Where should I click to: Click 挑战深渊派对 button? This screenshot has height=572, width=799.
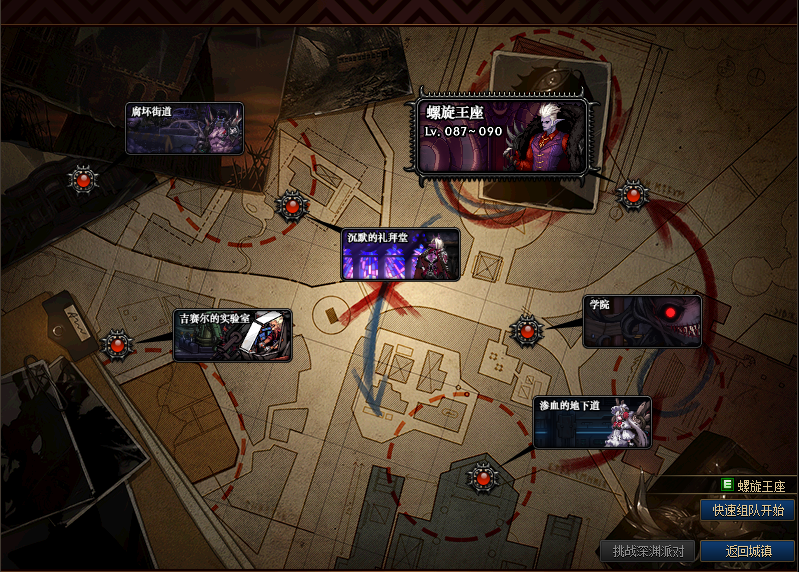[648, 551]
